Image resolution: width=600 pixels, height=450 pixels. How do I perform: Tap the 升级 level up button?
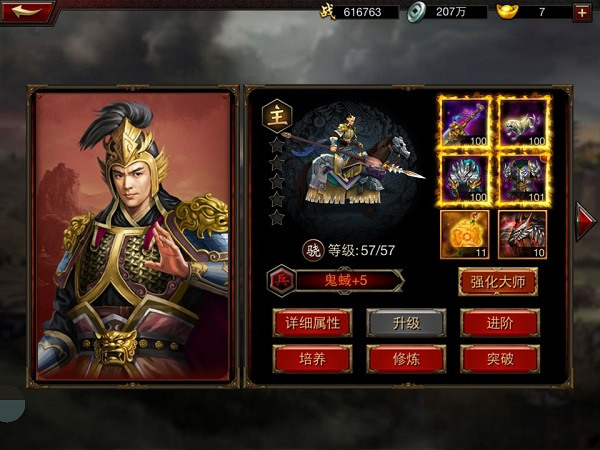405,322
